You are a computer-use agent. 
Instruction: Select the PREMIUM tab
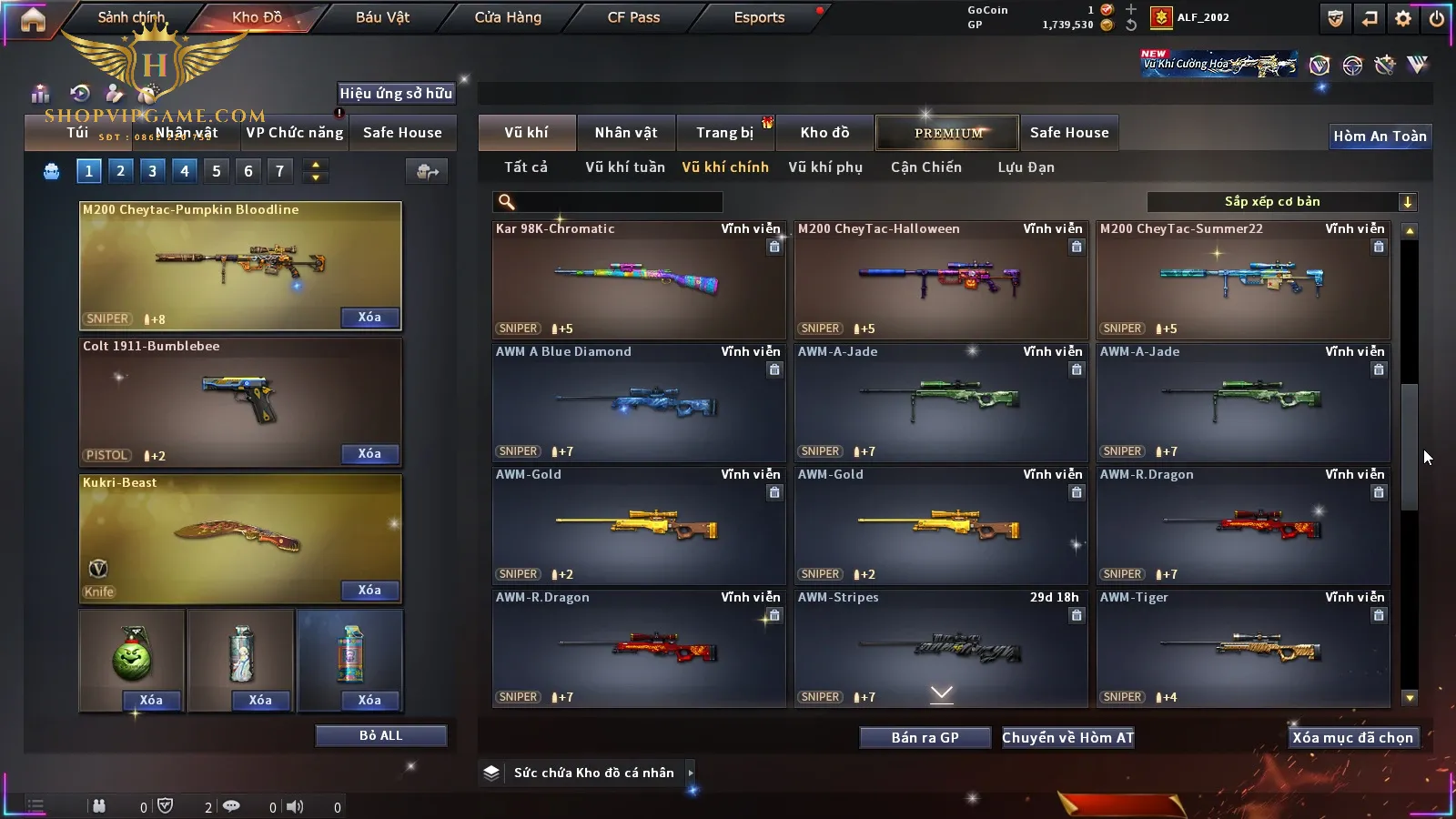pos(947,133)
